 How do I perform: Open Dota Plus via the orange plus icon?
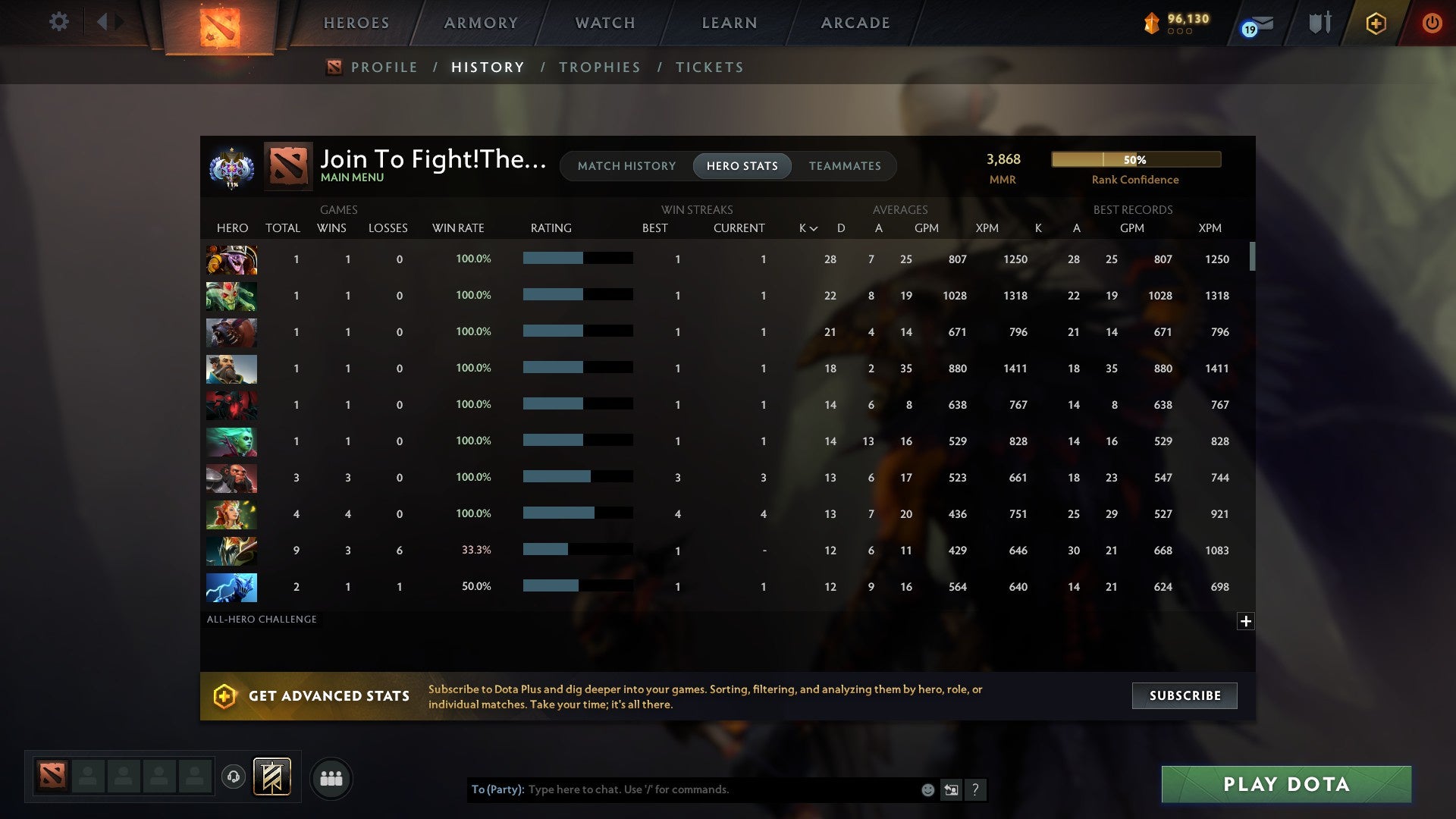[1376, 23]
